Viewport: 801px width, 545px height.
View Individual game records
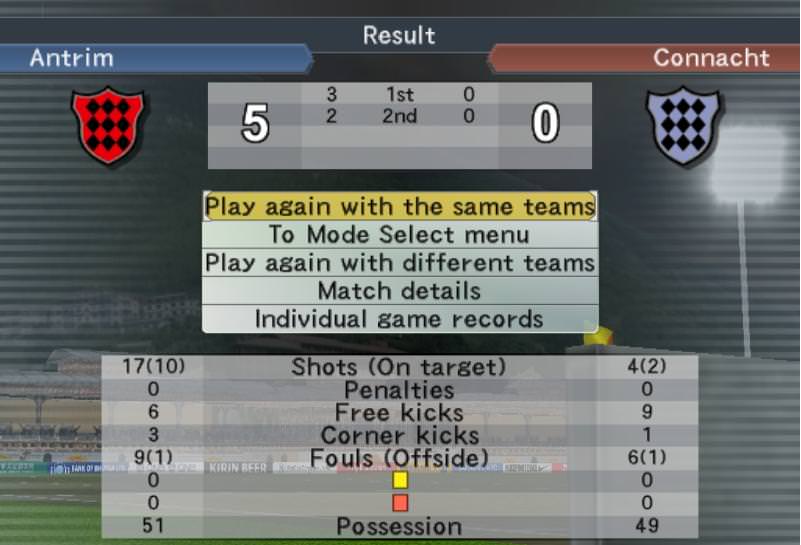tap(400, 319)
